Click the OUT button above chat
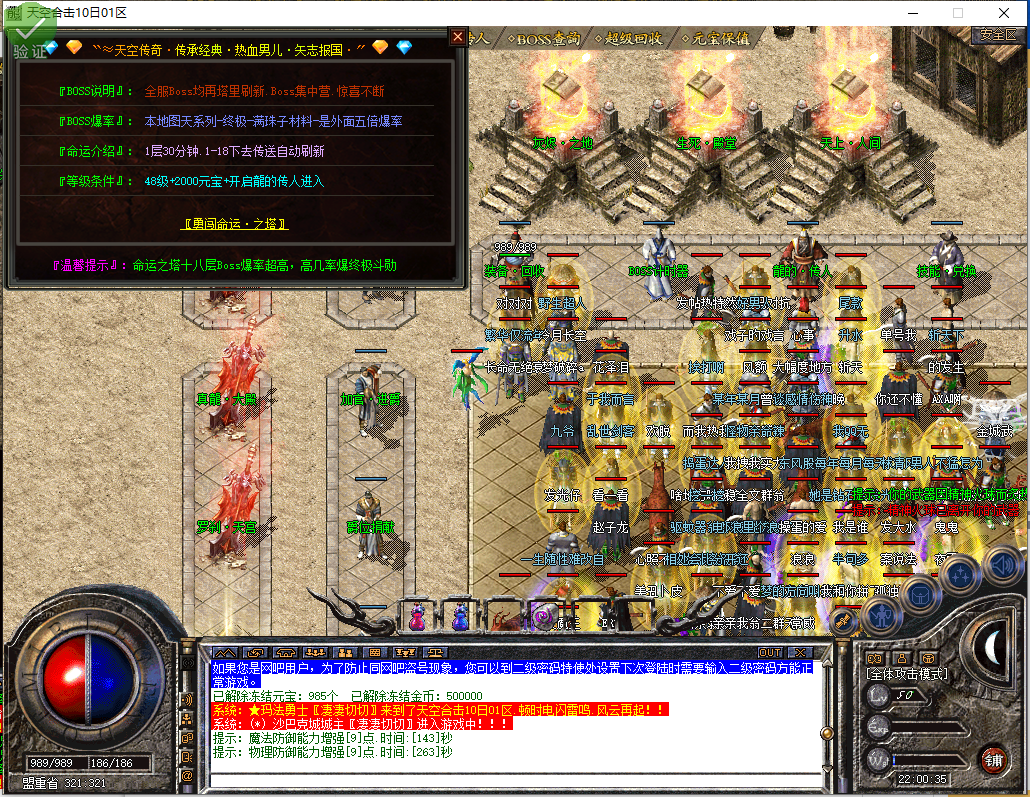 tap(770, 653)
